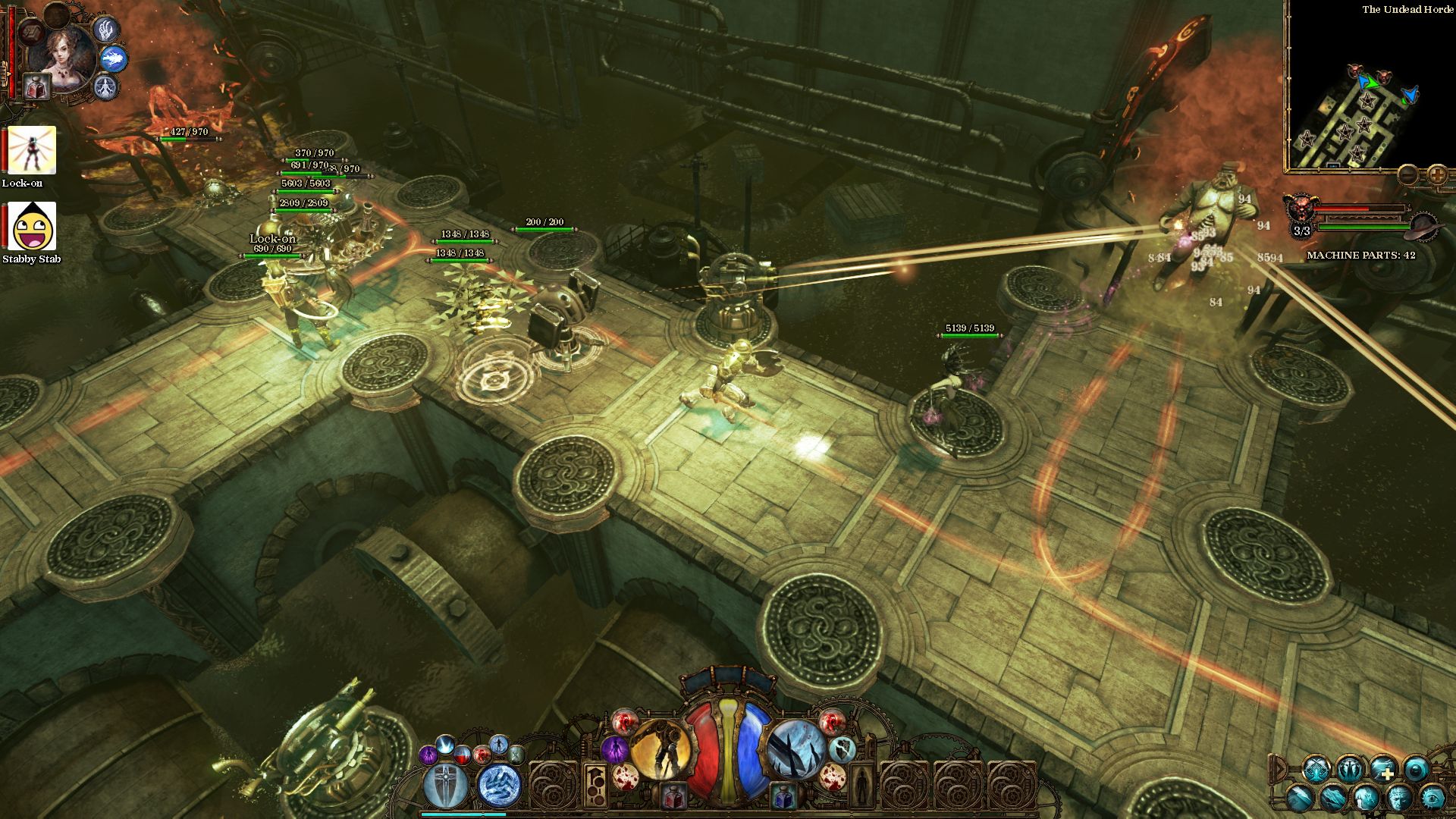Select the companion's blue beast attack icon
The image size is (1456, 819).
point(114,58)
